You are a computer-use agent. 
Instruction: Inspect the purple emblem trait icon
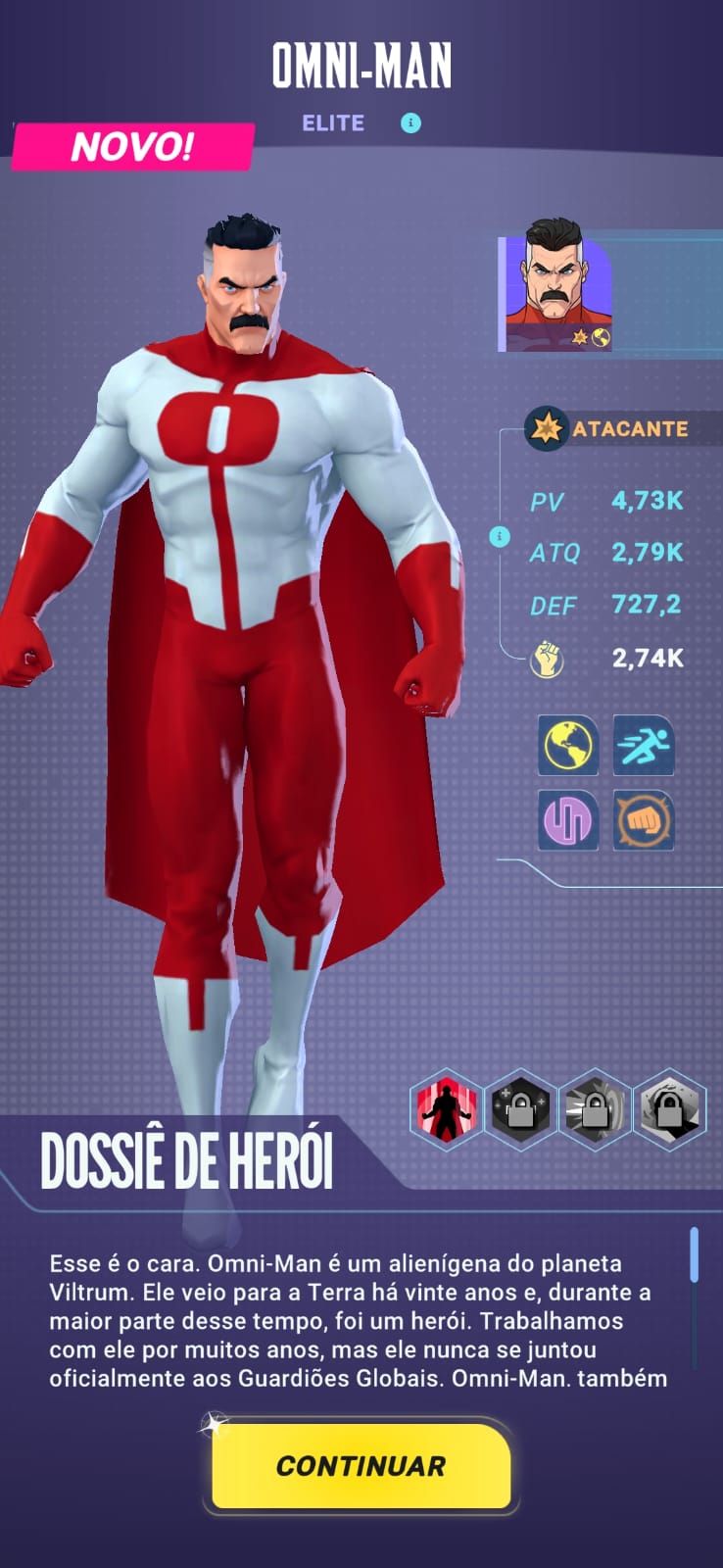click(568, 819)
